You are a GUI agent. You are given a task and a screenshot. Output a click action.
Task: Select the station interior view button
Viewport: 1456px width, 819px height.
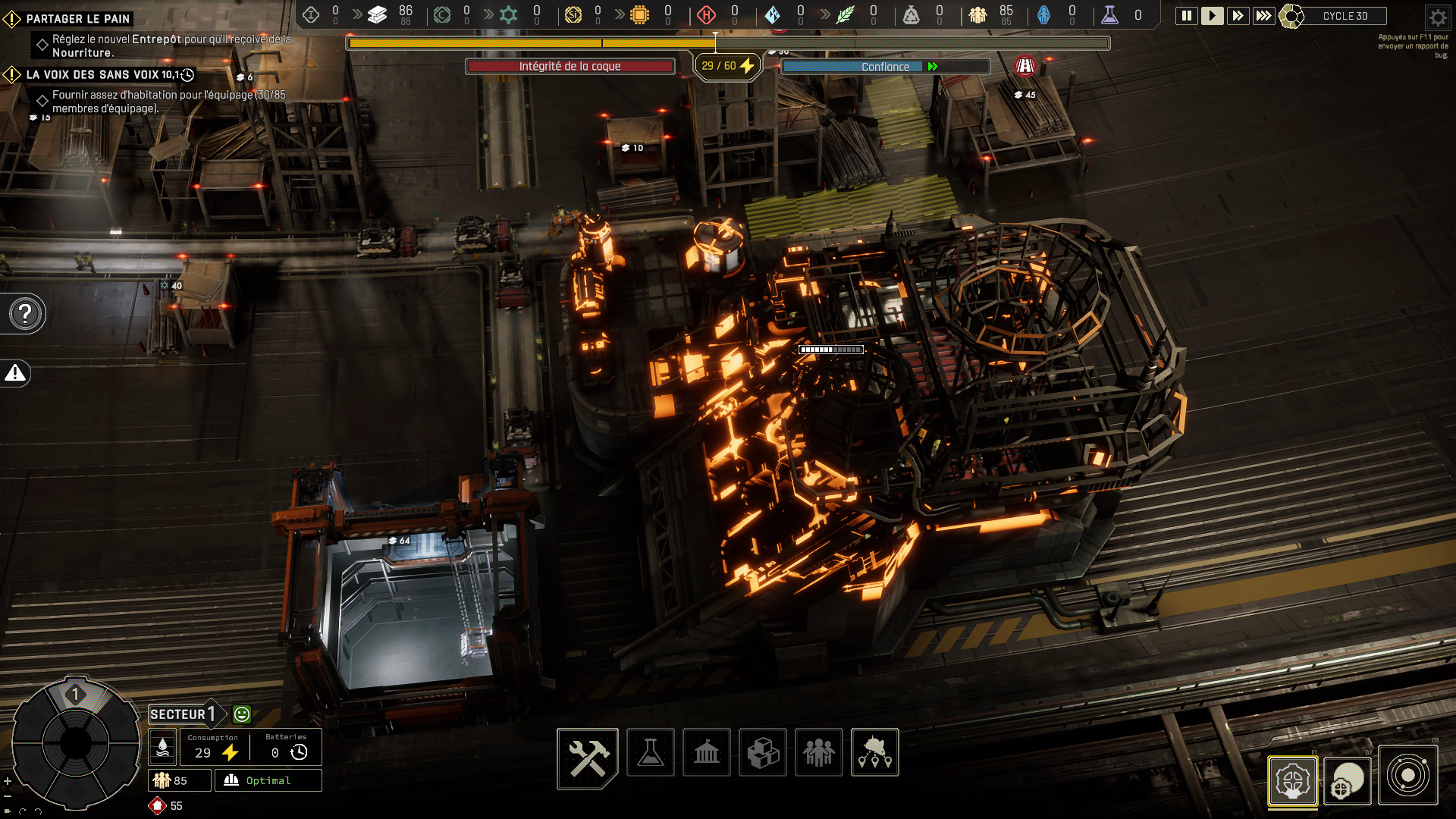[x=1292, y=781]
